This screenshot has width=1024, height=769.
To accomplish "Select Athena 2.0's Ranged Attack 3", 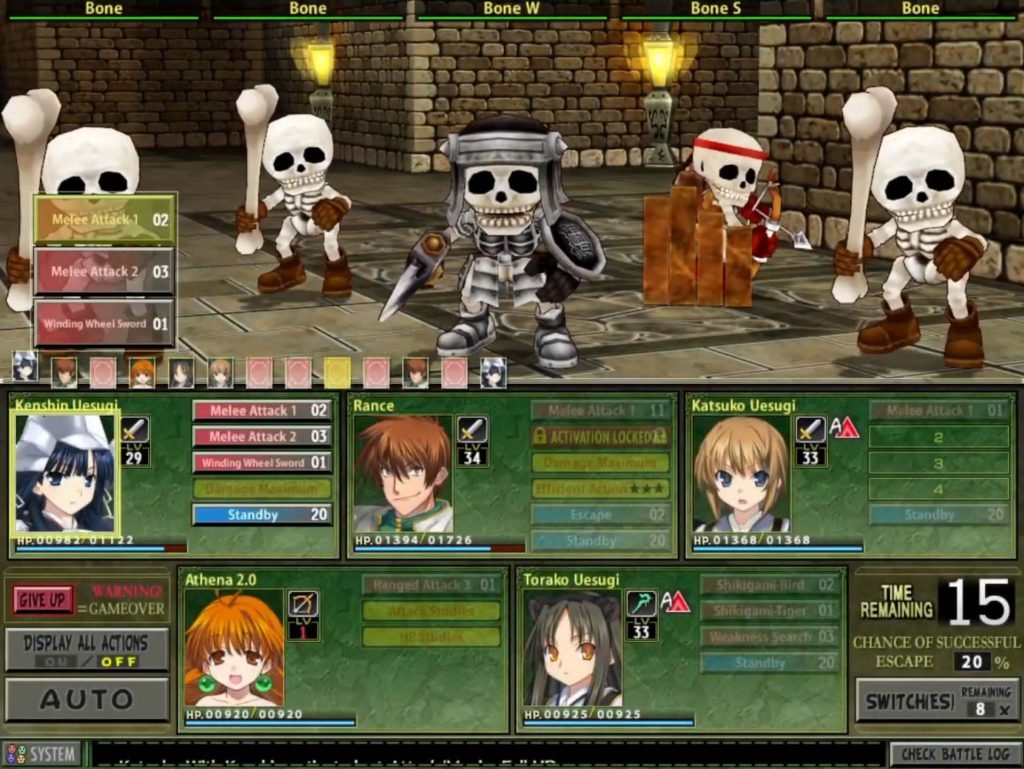I will 431,585.
